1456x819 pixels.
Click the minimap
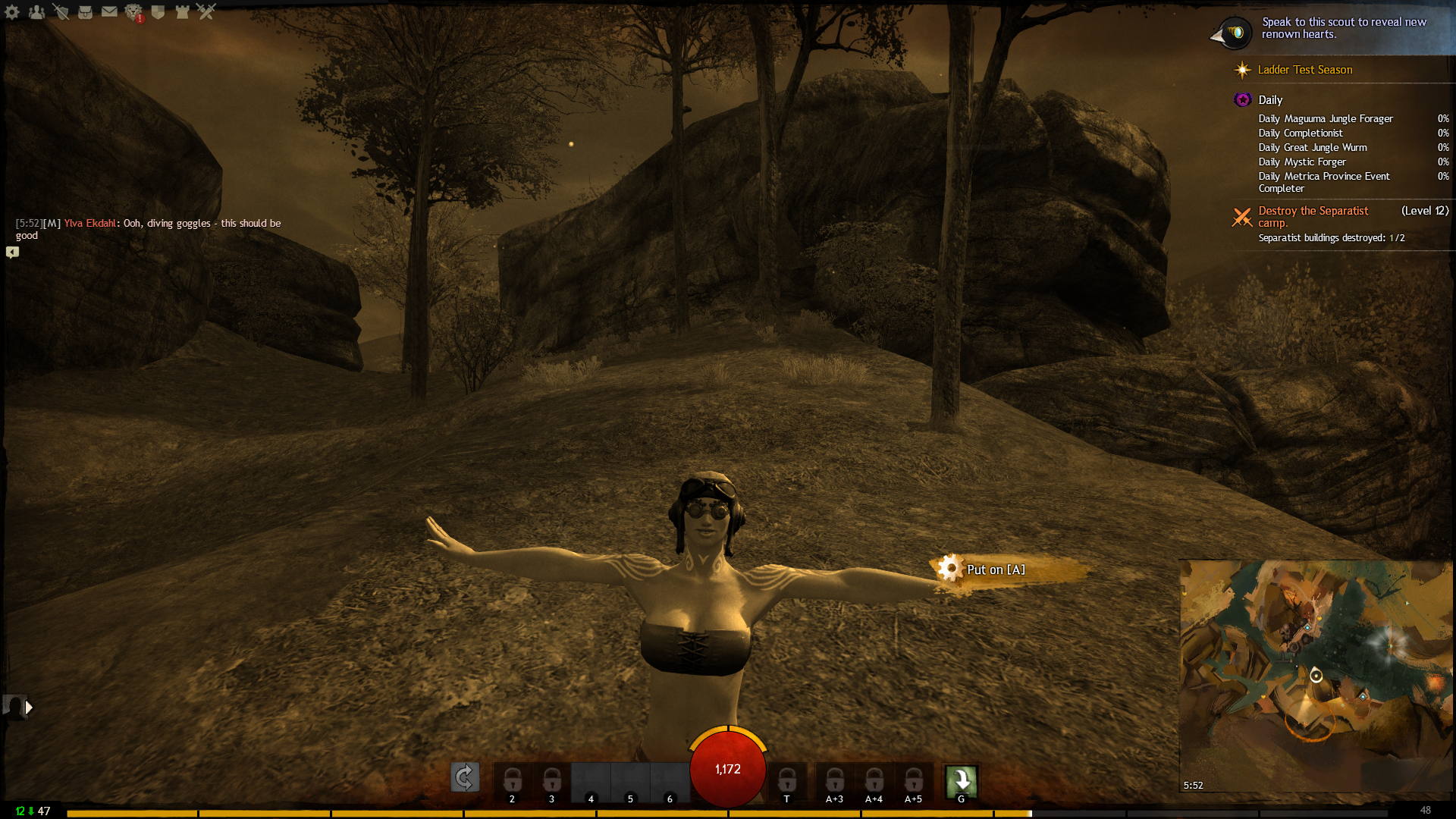coord(1316,675)
